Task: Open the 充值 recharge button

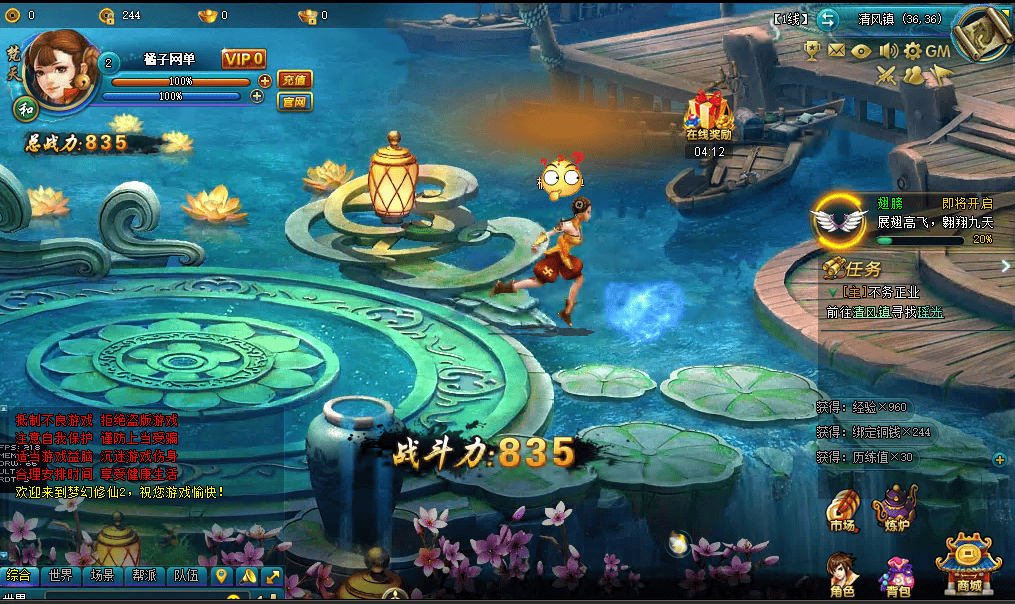Action: [294, 79]
